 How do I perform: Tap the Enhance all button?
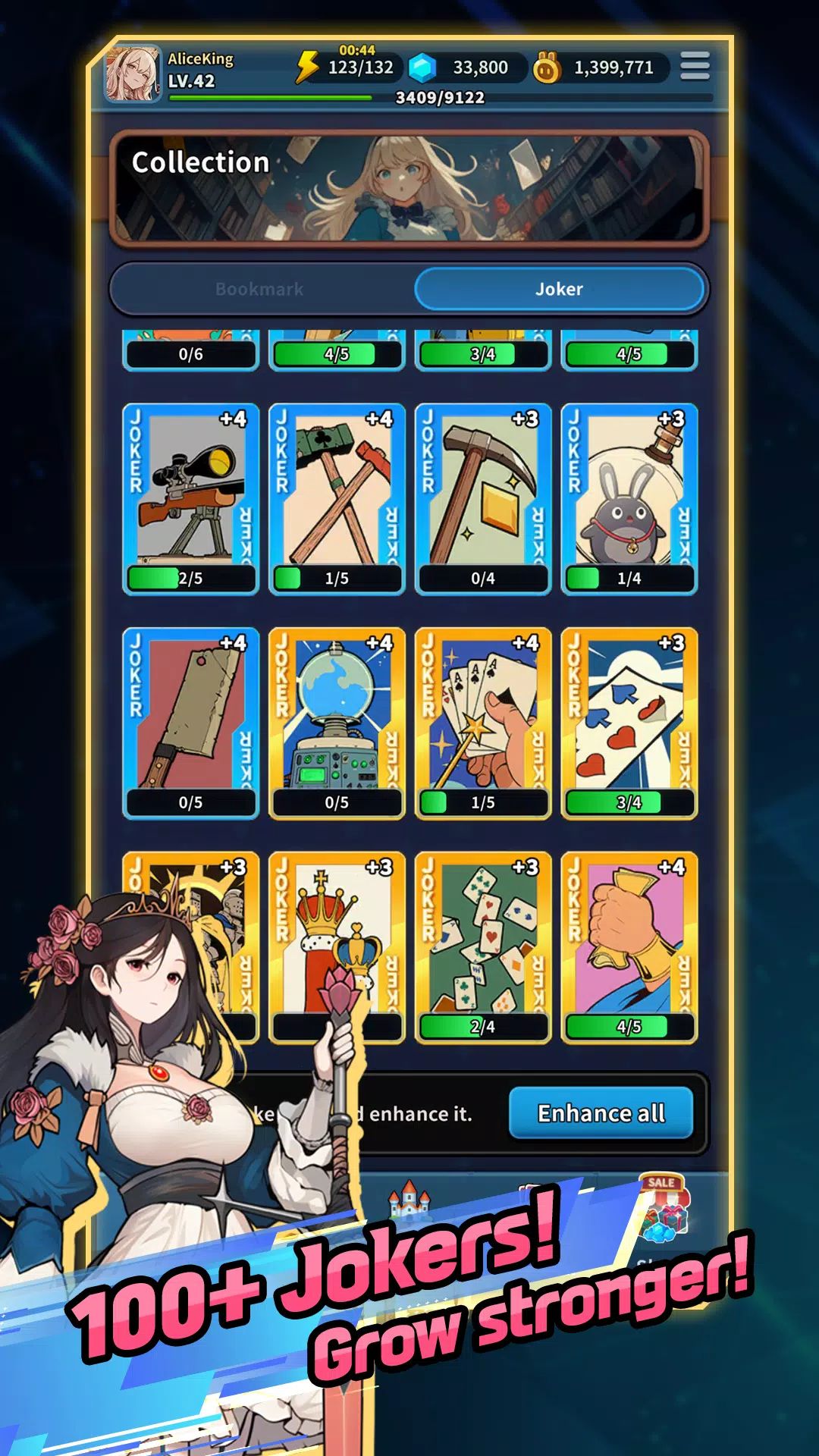click(x=601, y=1112)
